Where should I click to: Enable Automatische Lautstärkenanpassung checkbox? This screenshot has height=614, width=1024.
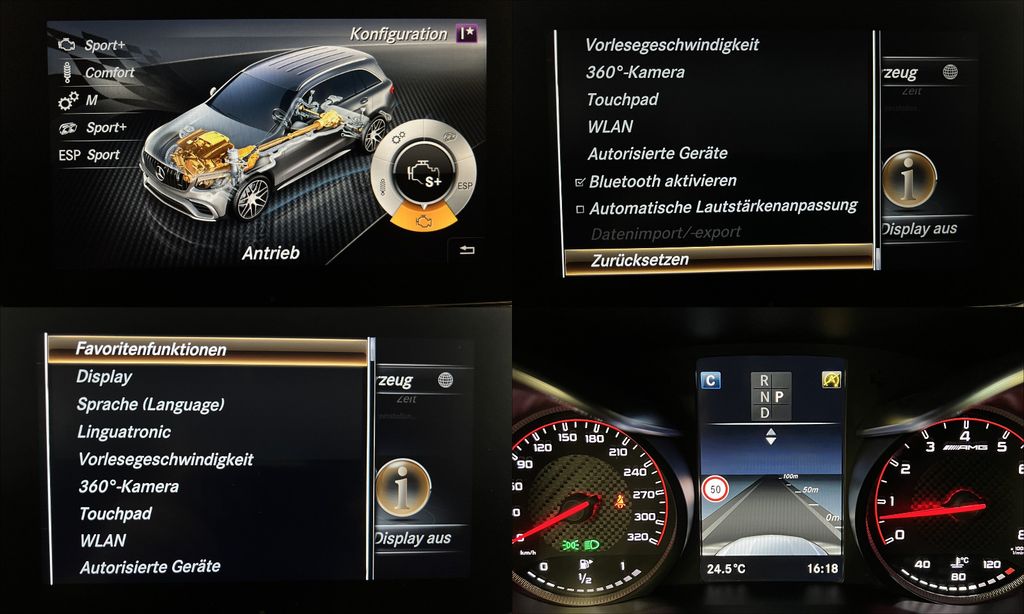(x=580, y=209)
